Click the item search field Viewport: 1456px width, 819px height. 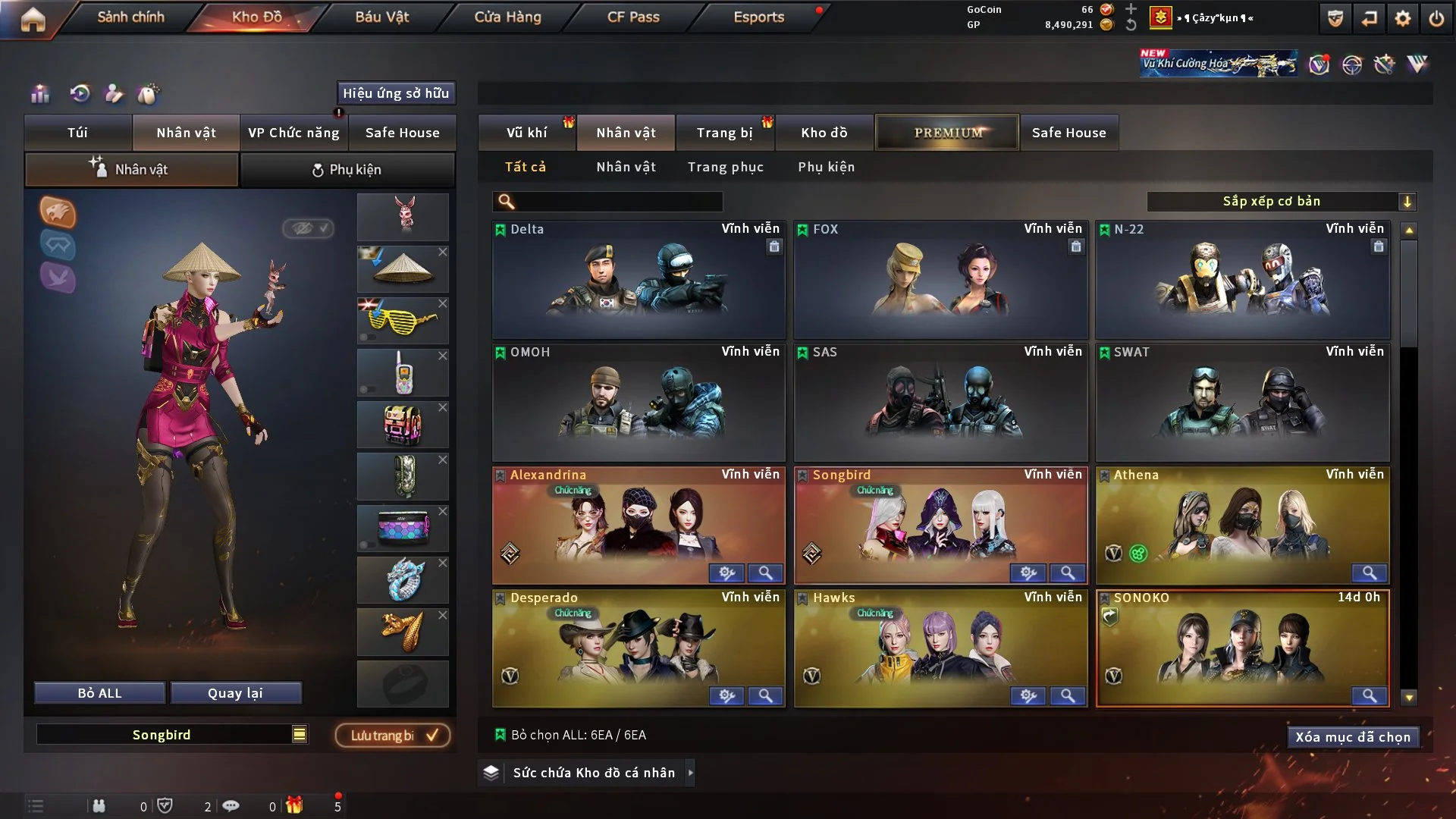click(x=618, y=202)
